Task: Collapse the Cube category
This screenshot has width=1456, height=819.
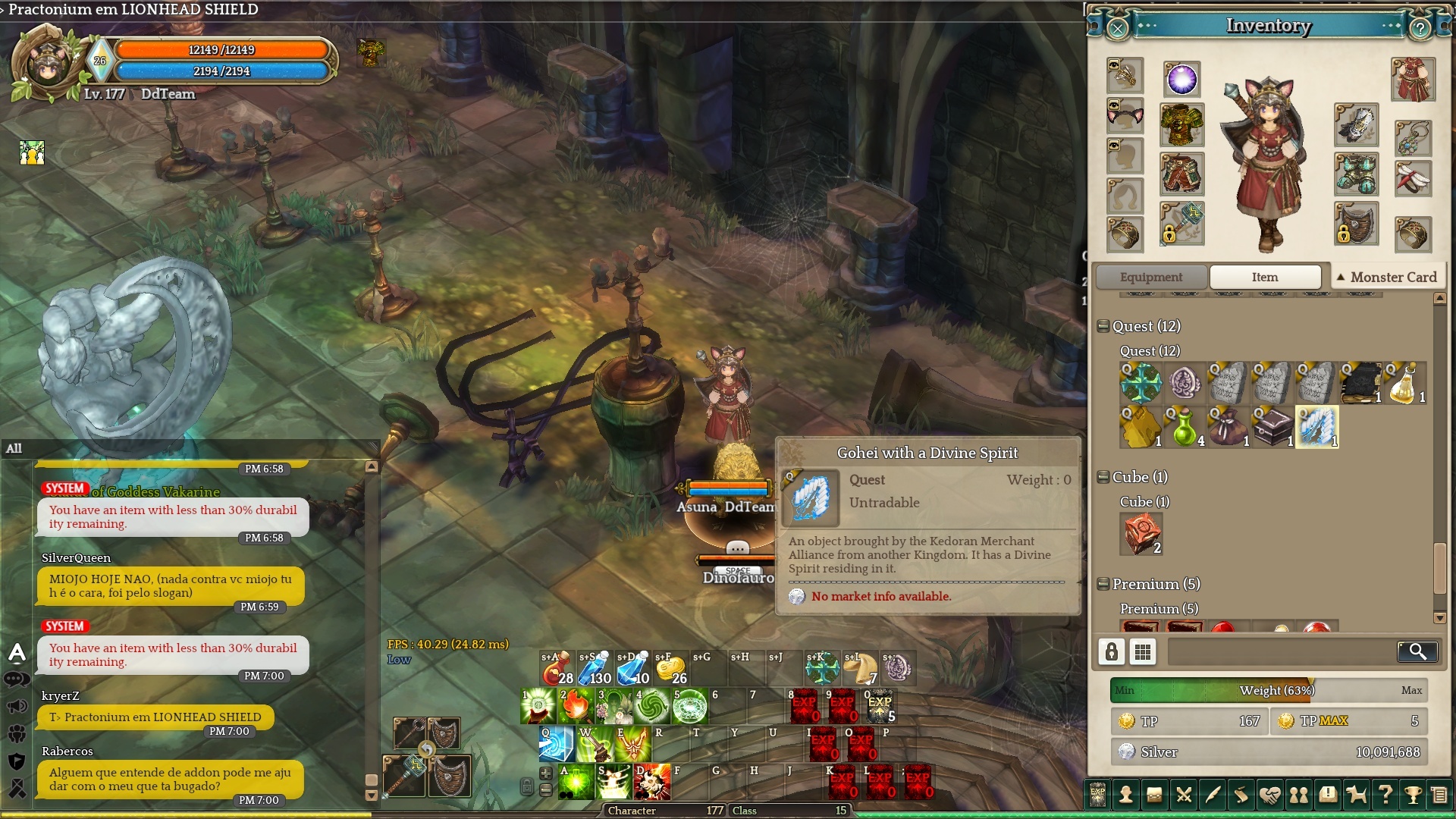Action: coord(1104,477)
